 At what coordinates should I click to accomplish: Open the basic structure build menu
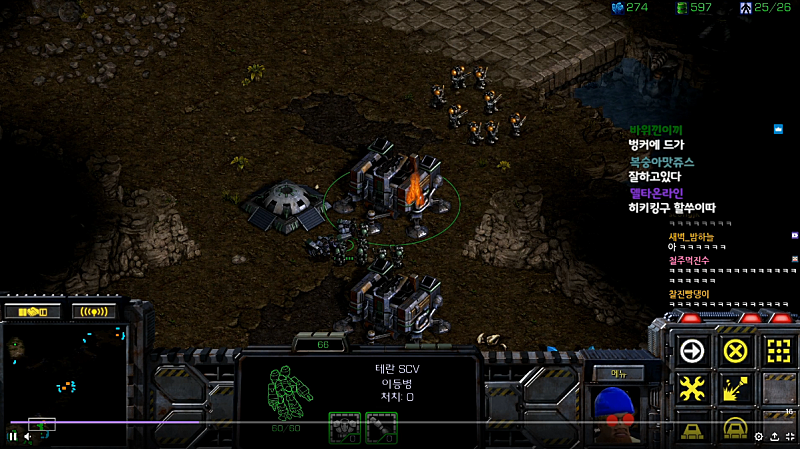(x=691, y=427)
